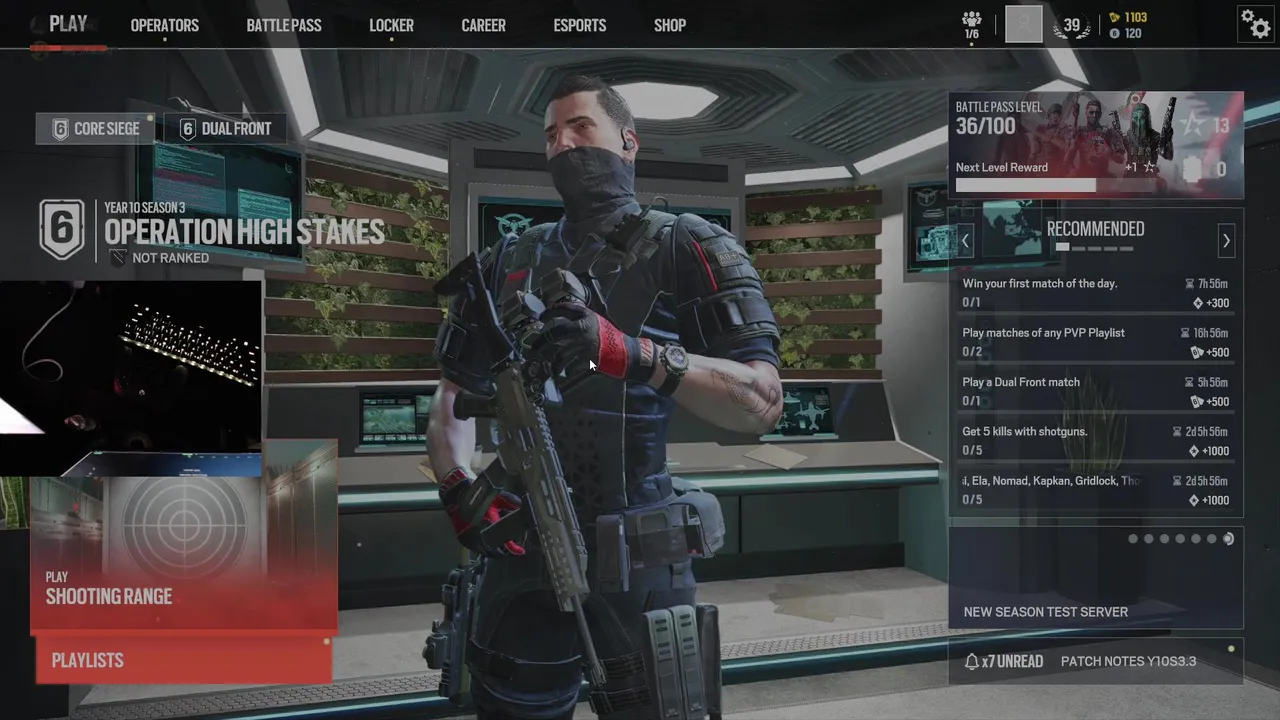Open the Locker tab
Image resolution: width=1280 pixels, height=720 pixels.
(391, 26)
